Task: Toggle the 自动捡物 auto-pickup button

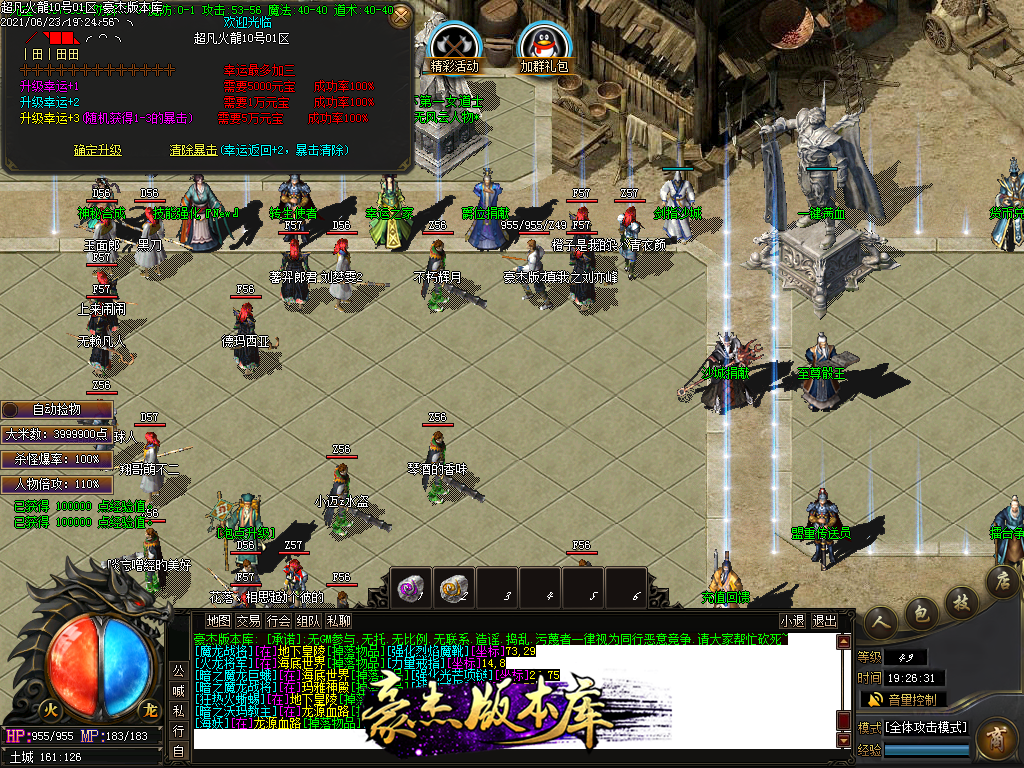Action: click(x=57, y=409)
